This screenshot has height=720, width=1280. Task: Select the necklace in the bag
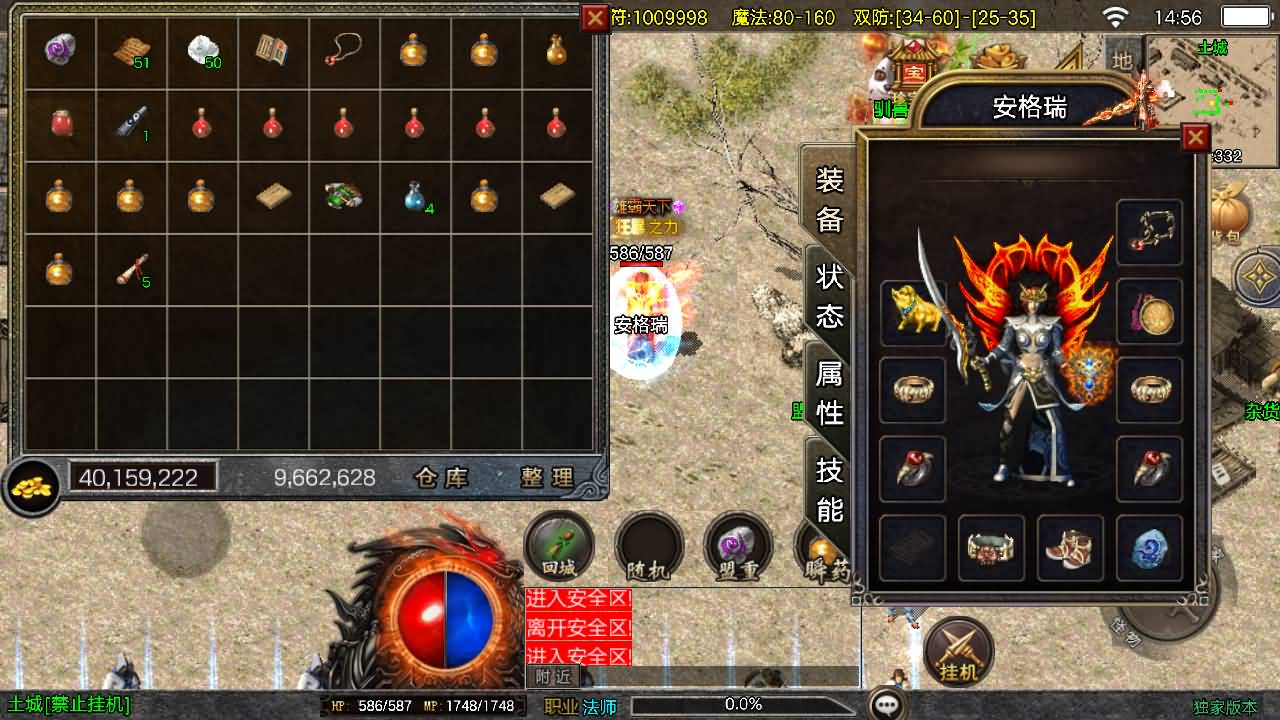(x=343, y=50)
